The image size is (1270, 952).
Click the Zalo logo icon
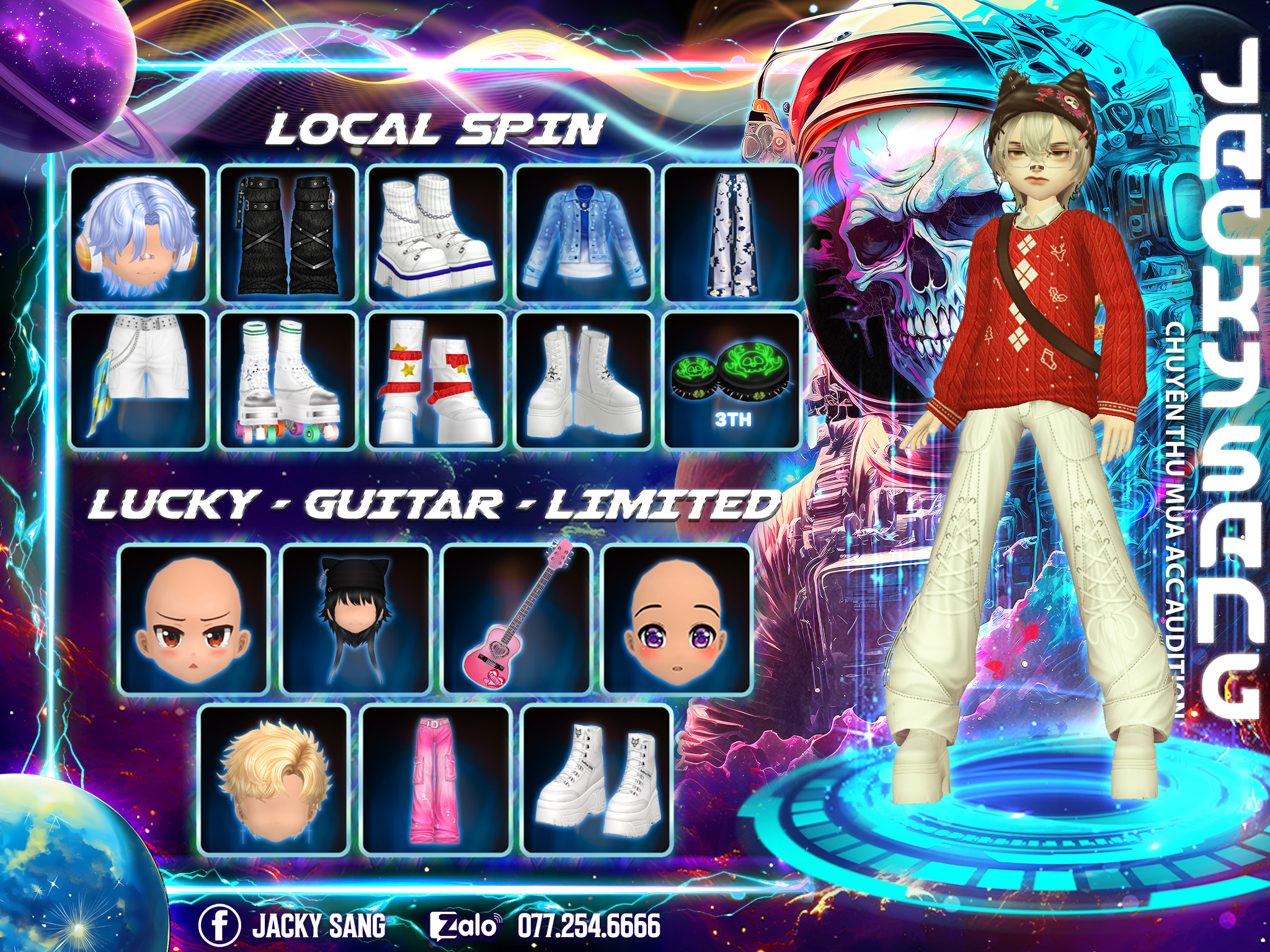click(464, 926)
